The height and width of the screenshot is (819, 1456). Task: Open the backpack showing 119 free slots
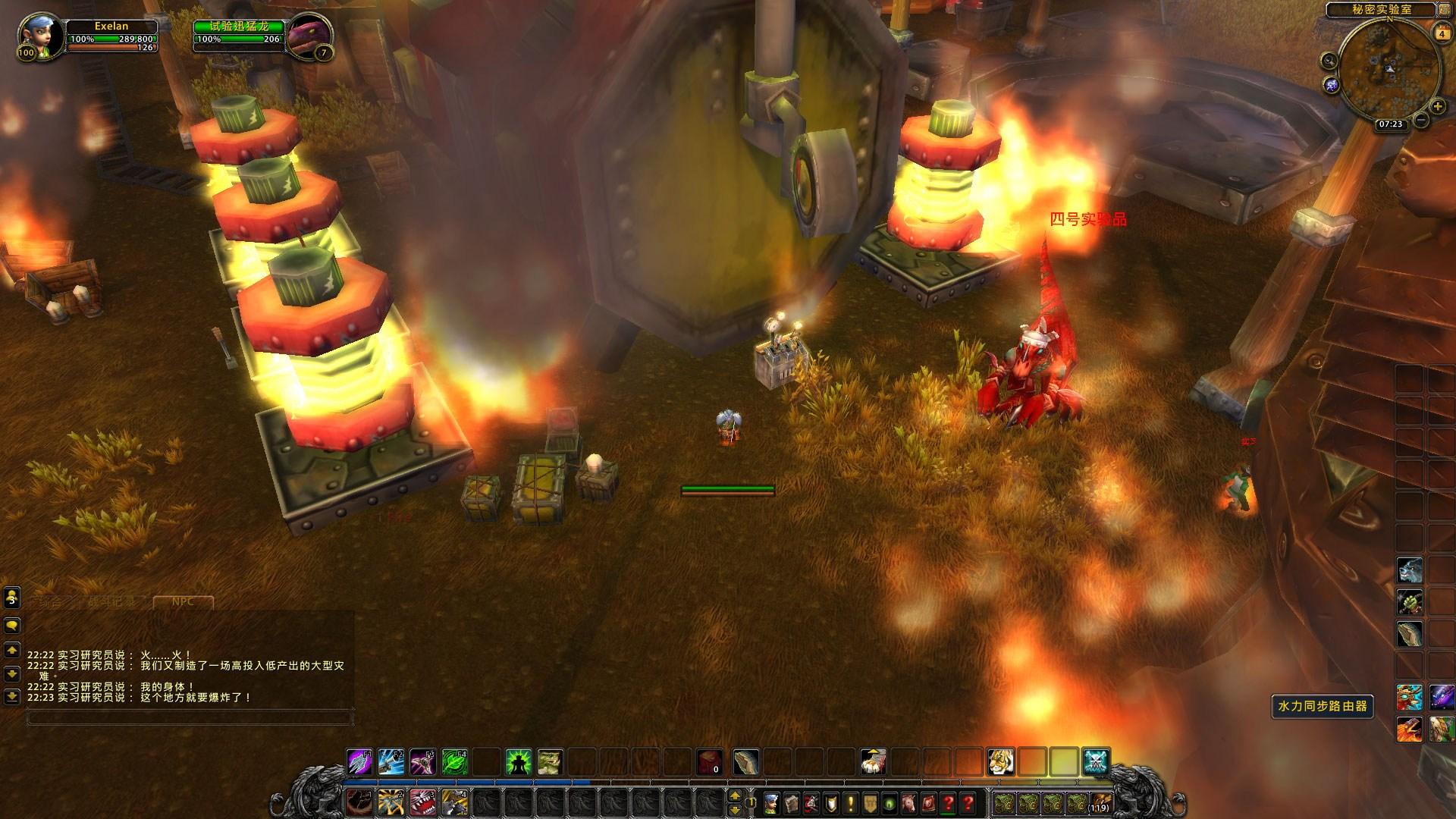click(x=1100, y=802)
